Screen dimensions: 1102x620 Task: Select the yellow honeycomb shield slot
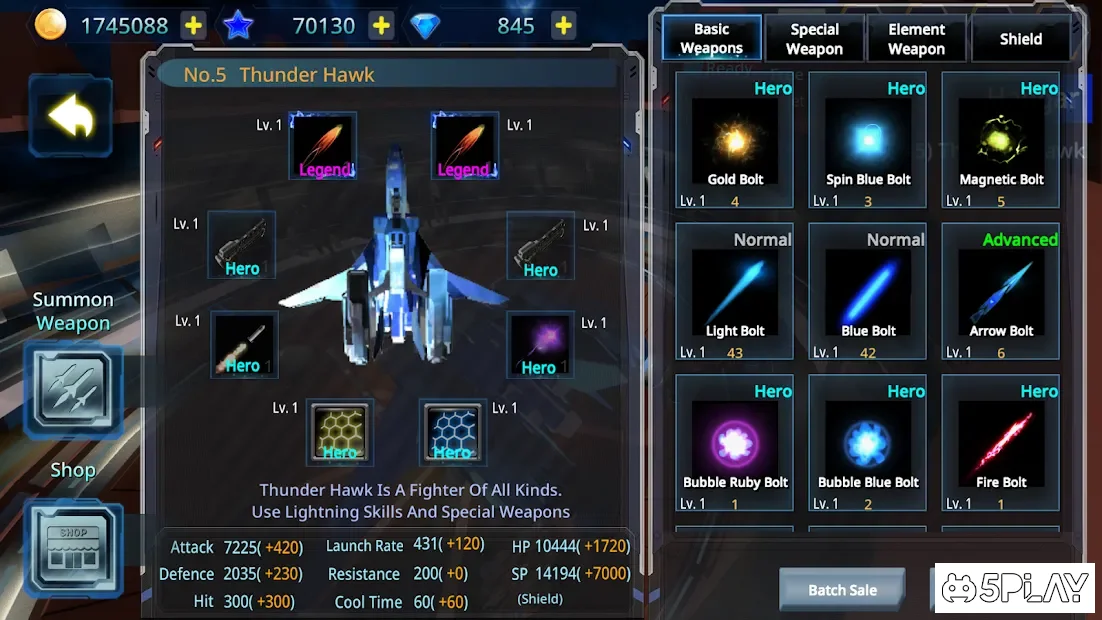point(340,432)
